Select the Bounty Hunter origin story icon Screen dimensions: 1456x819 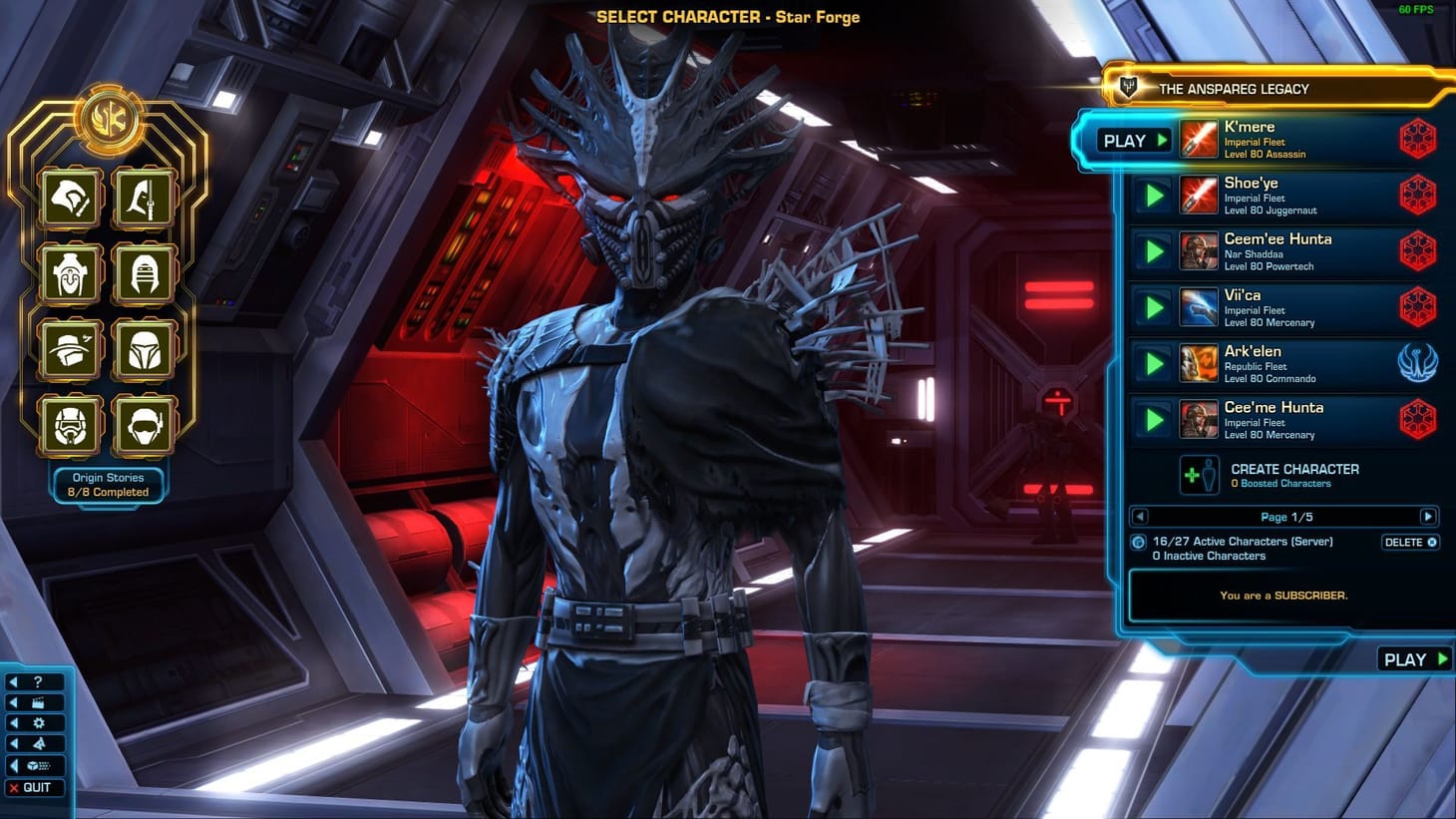click(x=145, y=349)
